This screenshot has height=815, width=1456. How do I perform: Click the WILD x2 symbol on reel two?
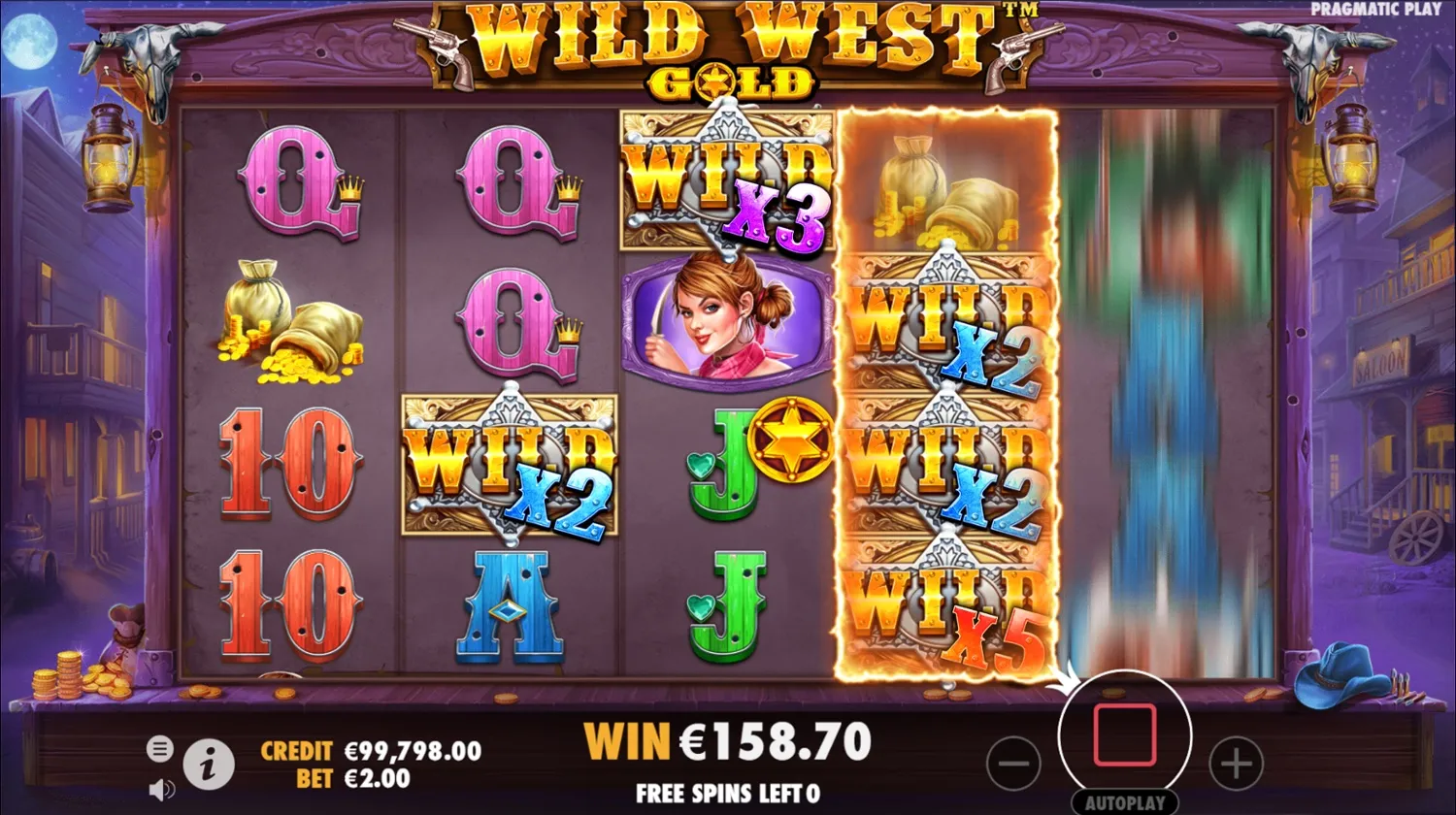510,466
